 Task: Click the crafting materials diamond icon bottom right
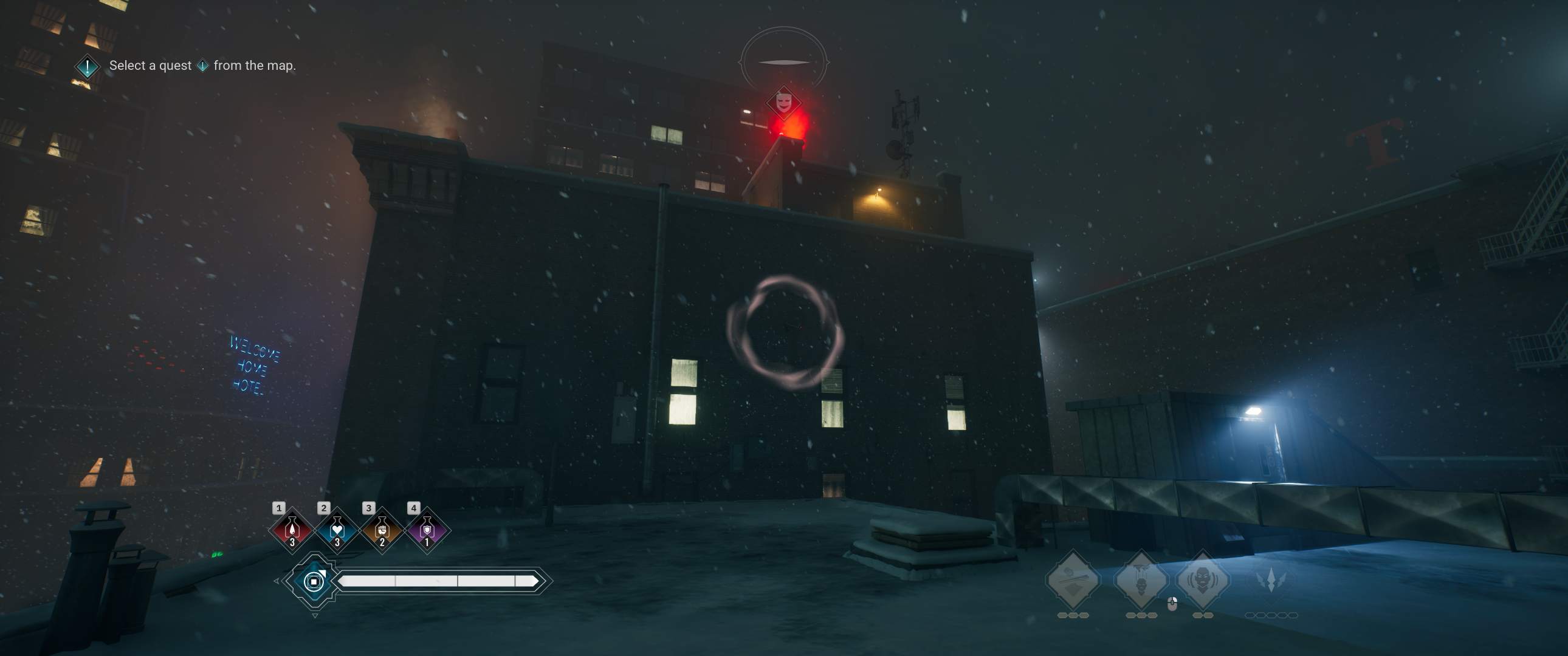click(x=1074, y=579)
